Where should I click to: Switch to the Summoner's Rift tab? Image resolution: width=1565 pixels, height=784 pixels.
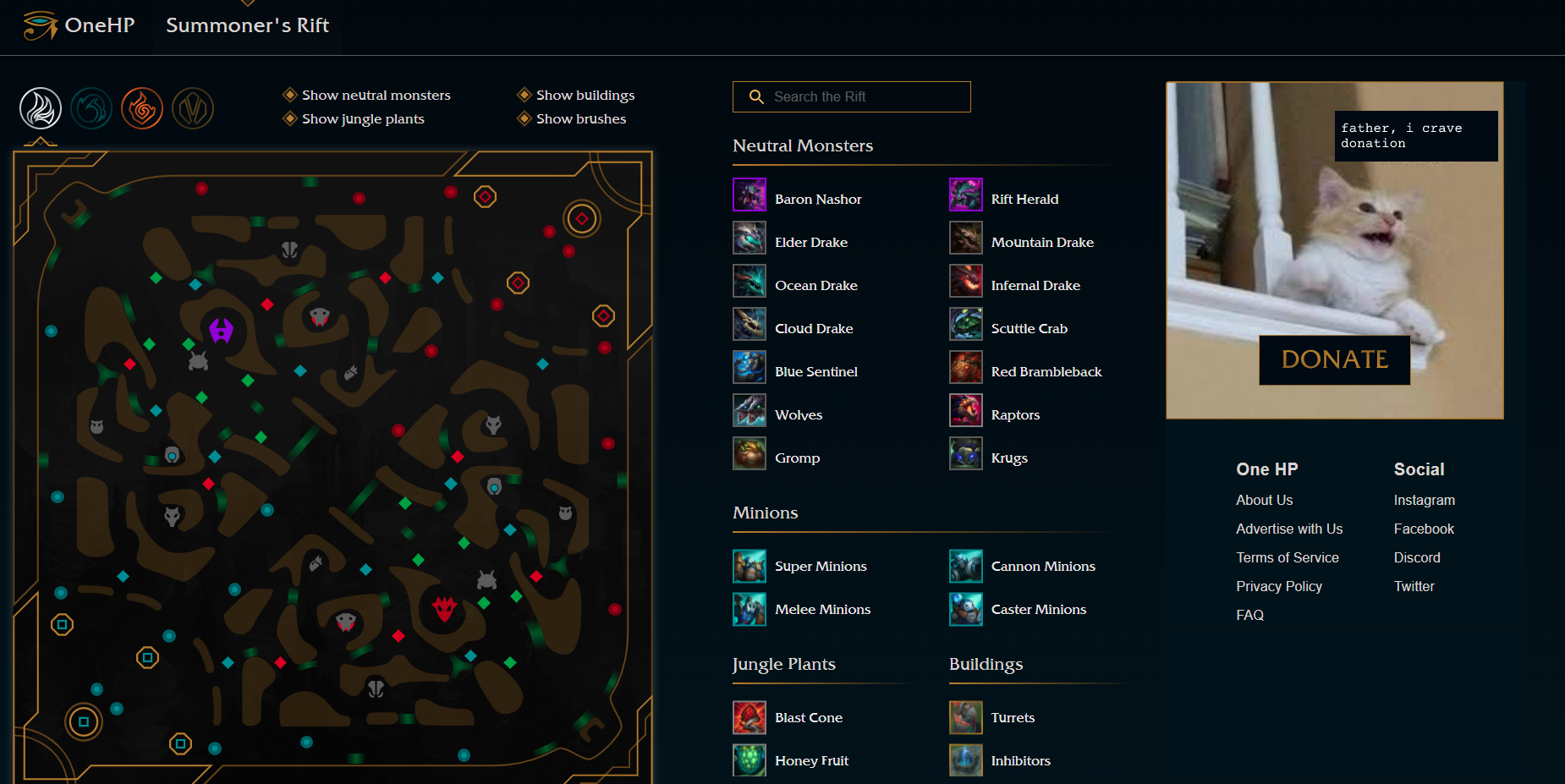pos(246,25)
